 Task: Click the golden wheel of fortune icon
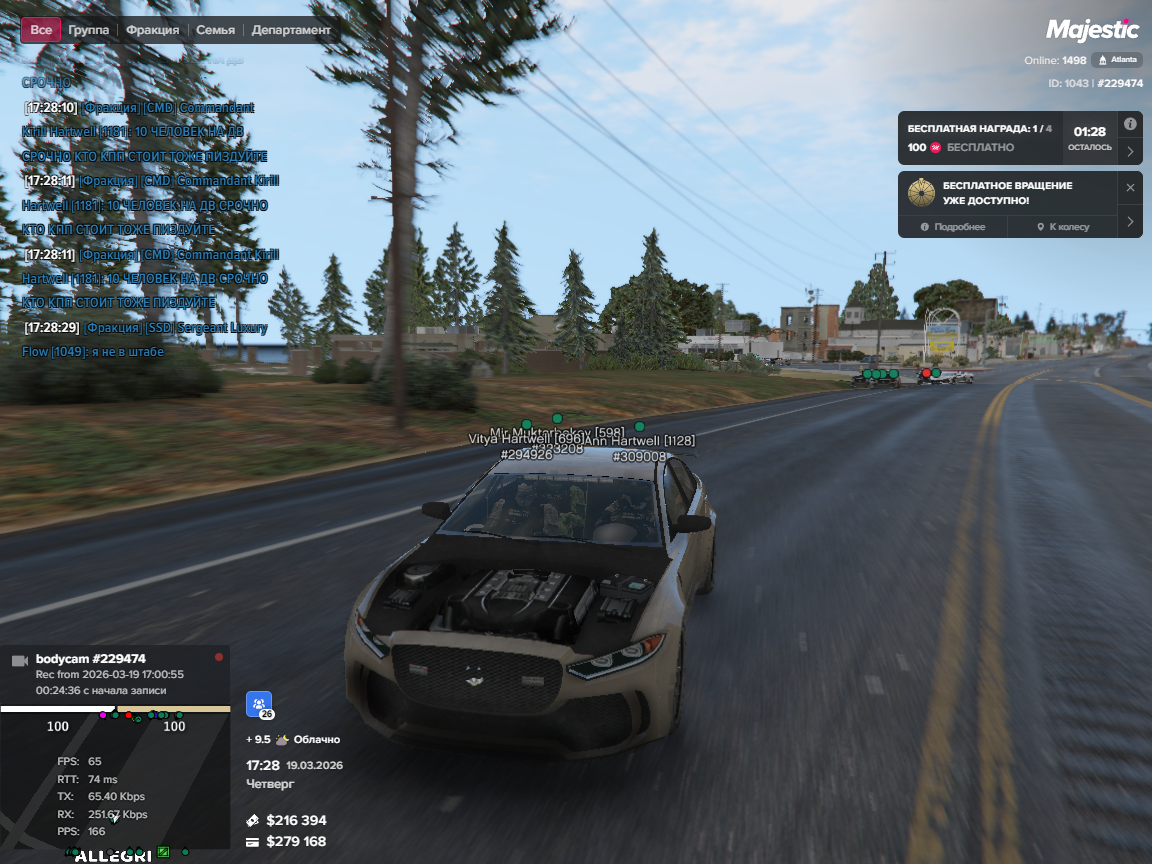coord(921,193)
